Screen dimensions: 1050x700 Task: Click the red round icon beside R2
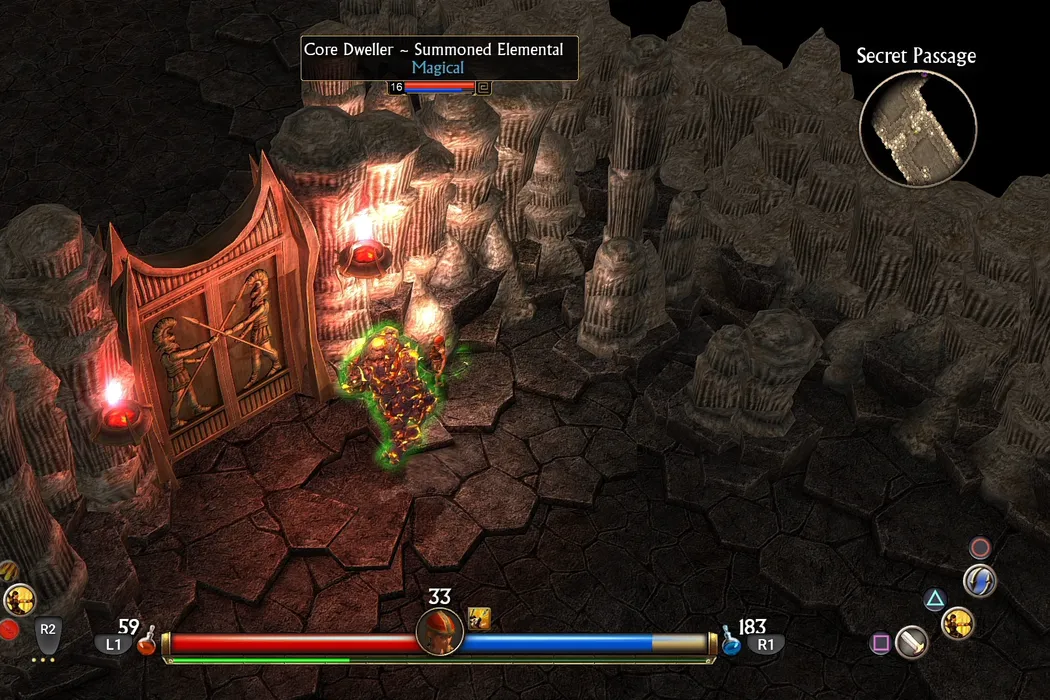click(x=9, y=630)
